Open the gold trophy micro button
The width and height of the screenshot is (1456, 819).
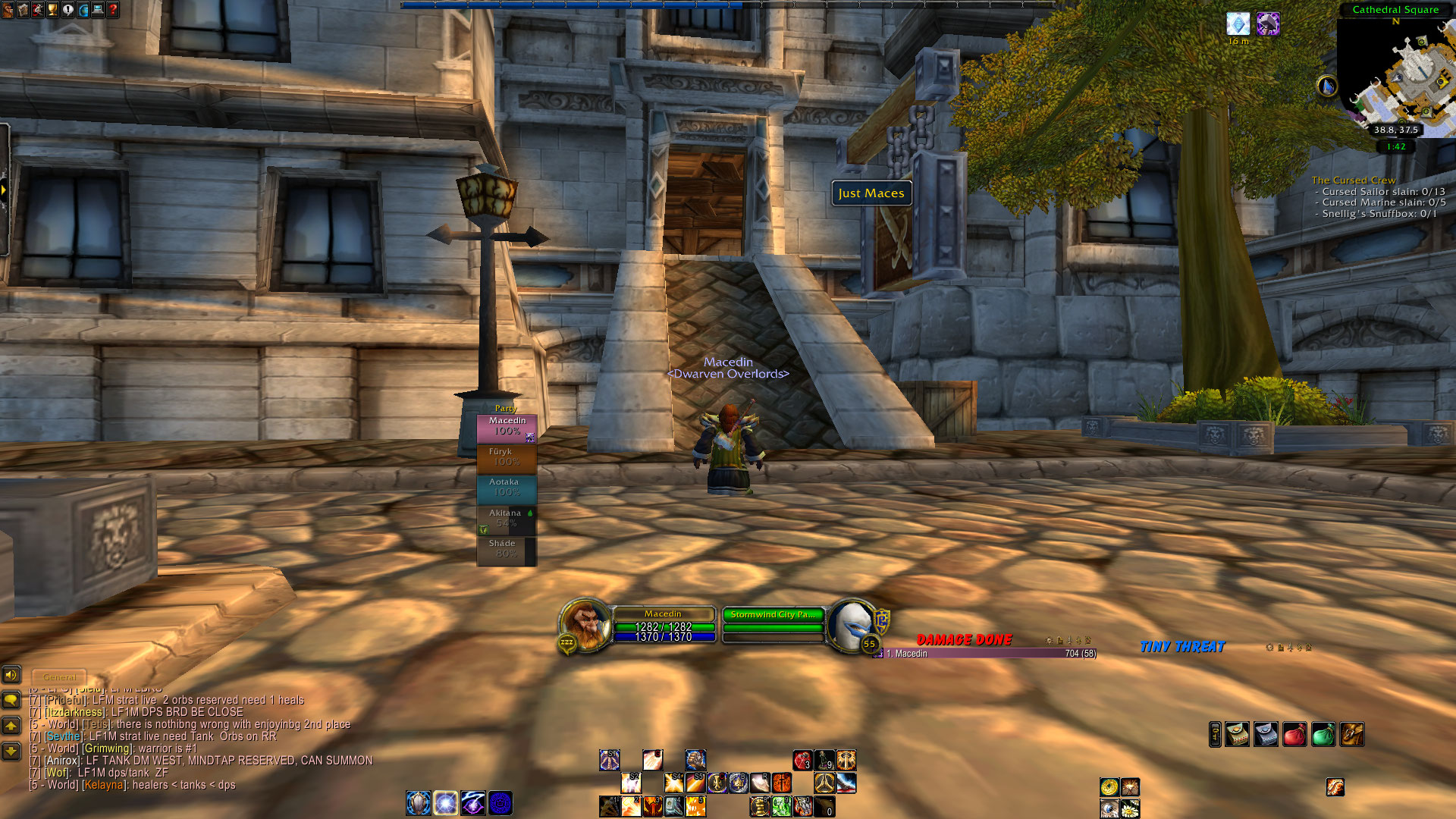click(x=52, y=10)
